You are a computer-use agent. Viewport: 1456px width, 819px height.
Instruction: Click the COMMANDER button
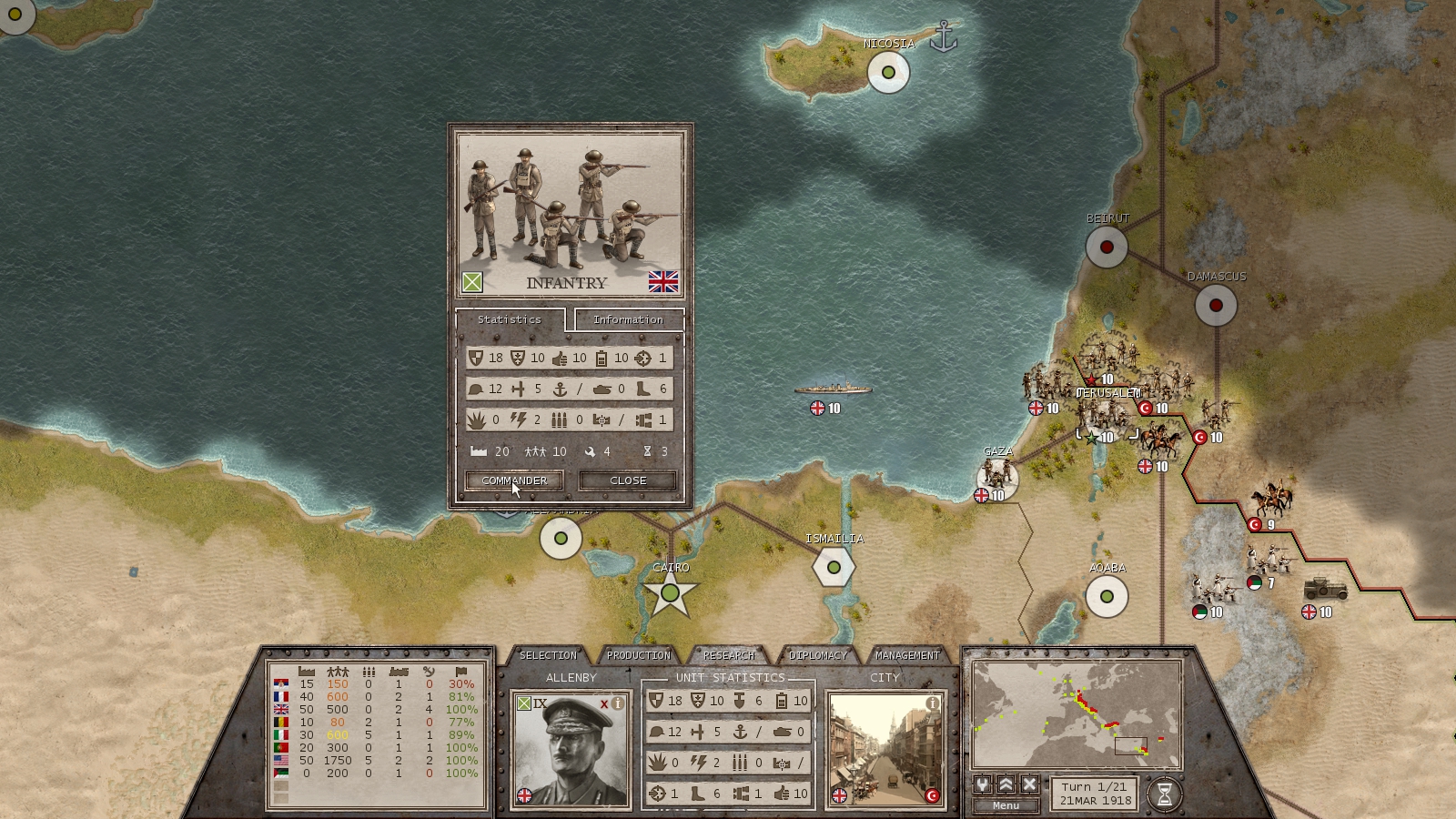(x=514, y=480)
